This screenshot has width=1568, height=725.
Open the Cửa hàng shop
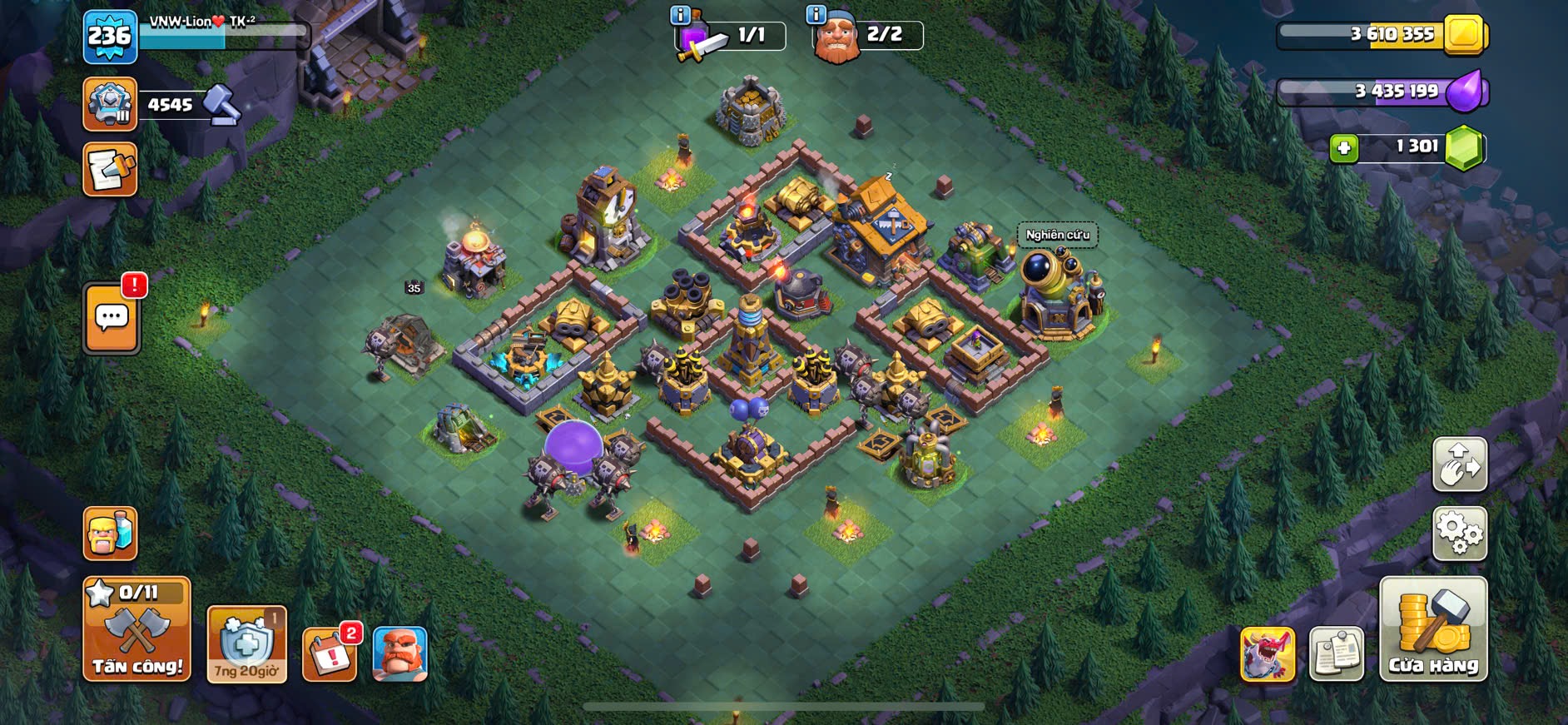pos(1433,629)
